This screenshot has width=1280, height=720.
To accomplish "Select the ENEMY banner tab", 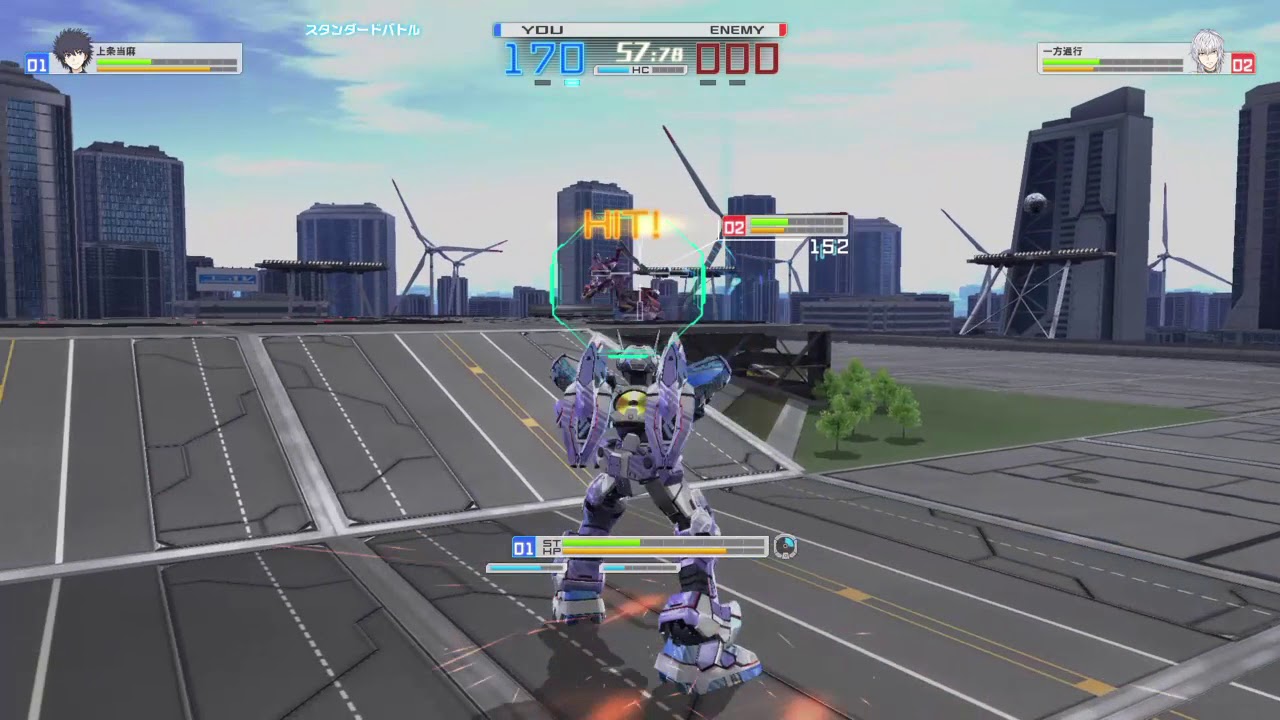I will pyautogui.click(x=739, y=30).
